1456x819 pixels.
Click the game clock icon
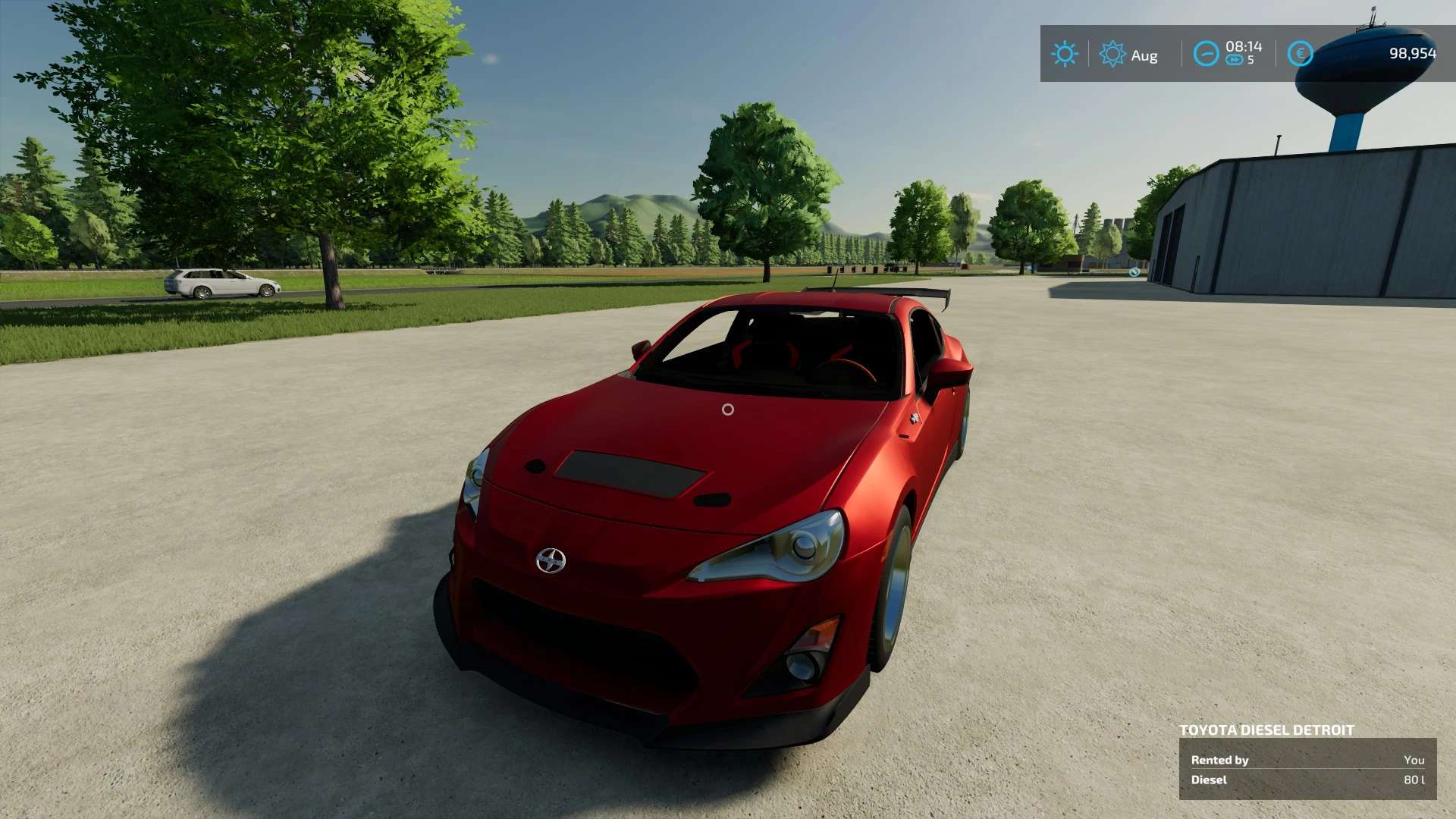[x=1206, y=54]
